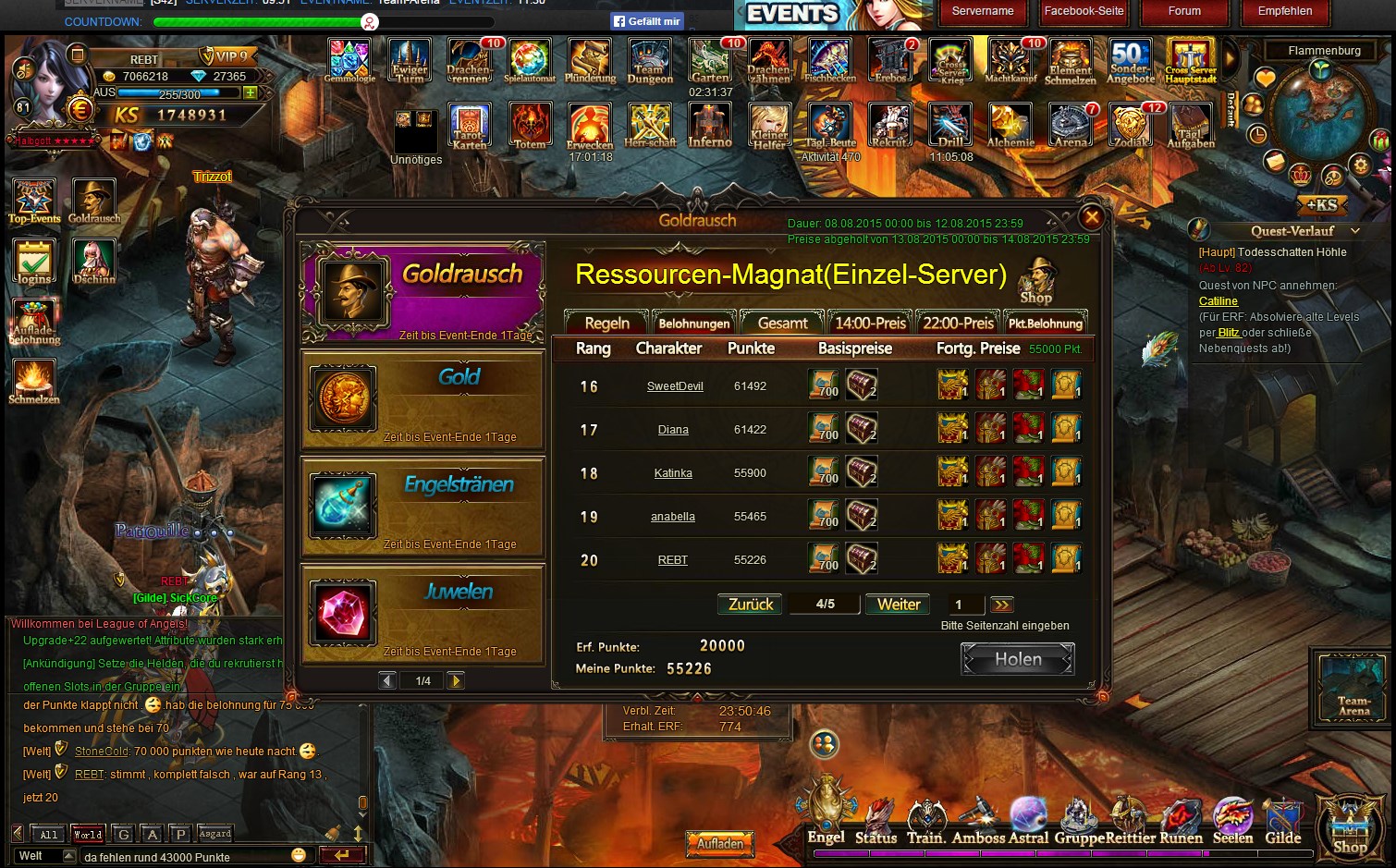The image size is (1396, 868).
Task: Go to next ranking page with Weiter
Action: 898,605
